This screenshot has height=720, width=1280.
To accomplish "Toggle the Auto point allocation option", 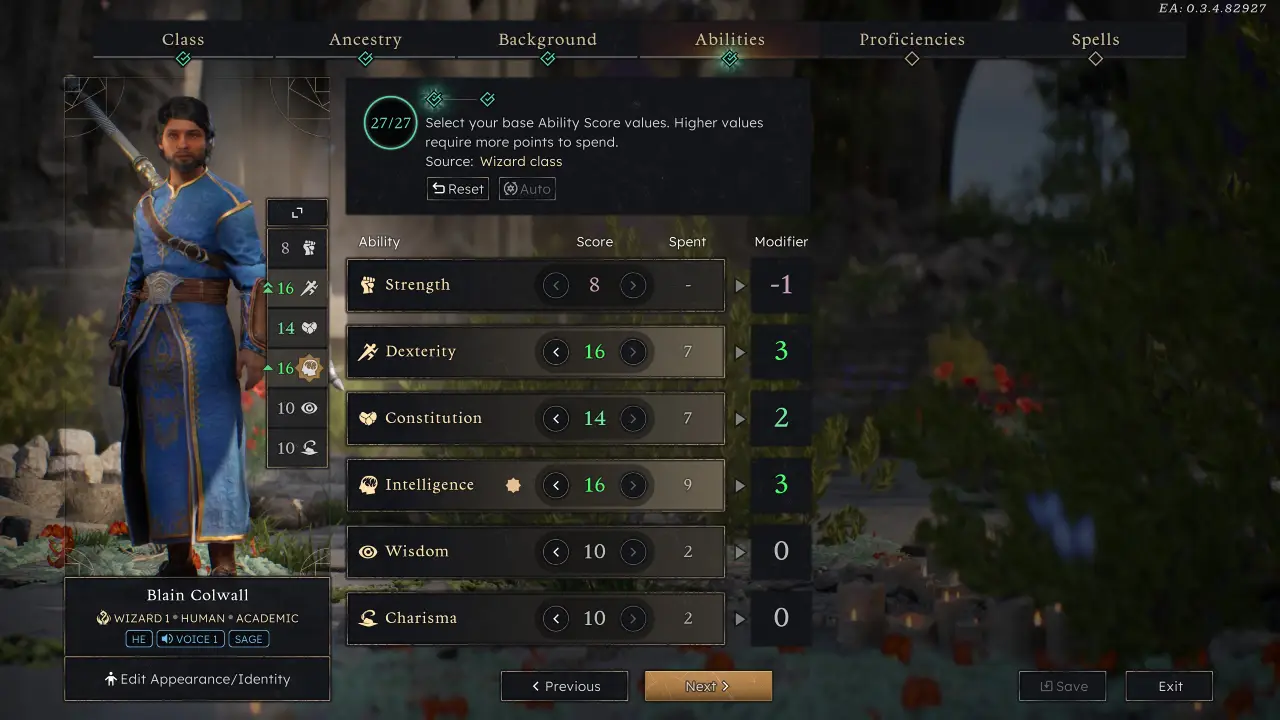I will coord(527,188).
